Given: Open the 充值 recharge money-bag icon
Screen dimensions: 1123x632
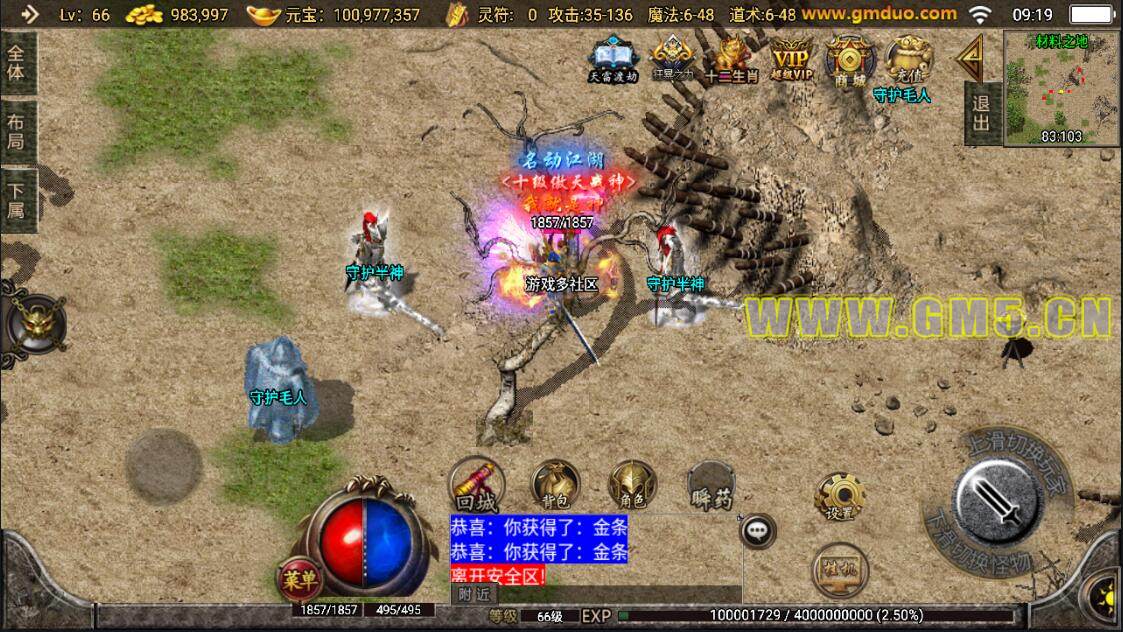Looking at the screenshot, I should coord(908,58).
